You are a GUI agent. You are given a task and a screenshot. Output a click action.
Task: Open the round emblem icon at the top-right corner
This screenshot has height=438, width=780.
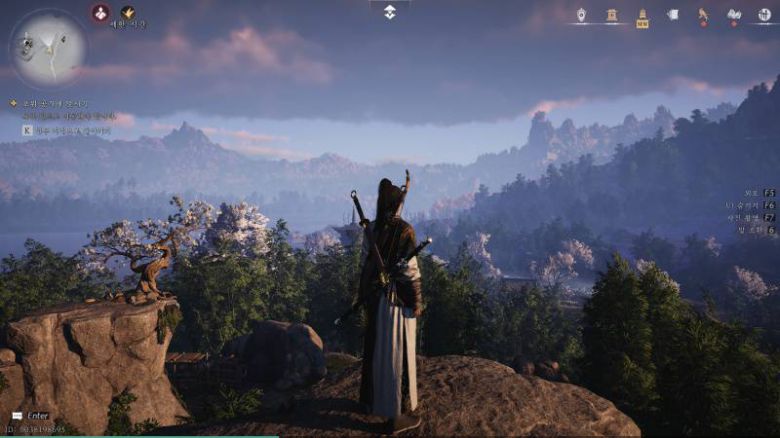765,15
